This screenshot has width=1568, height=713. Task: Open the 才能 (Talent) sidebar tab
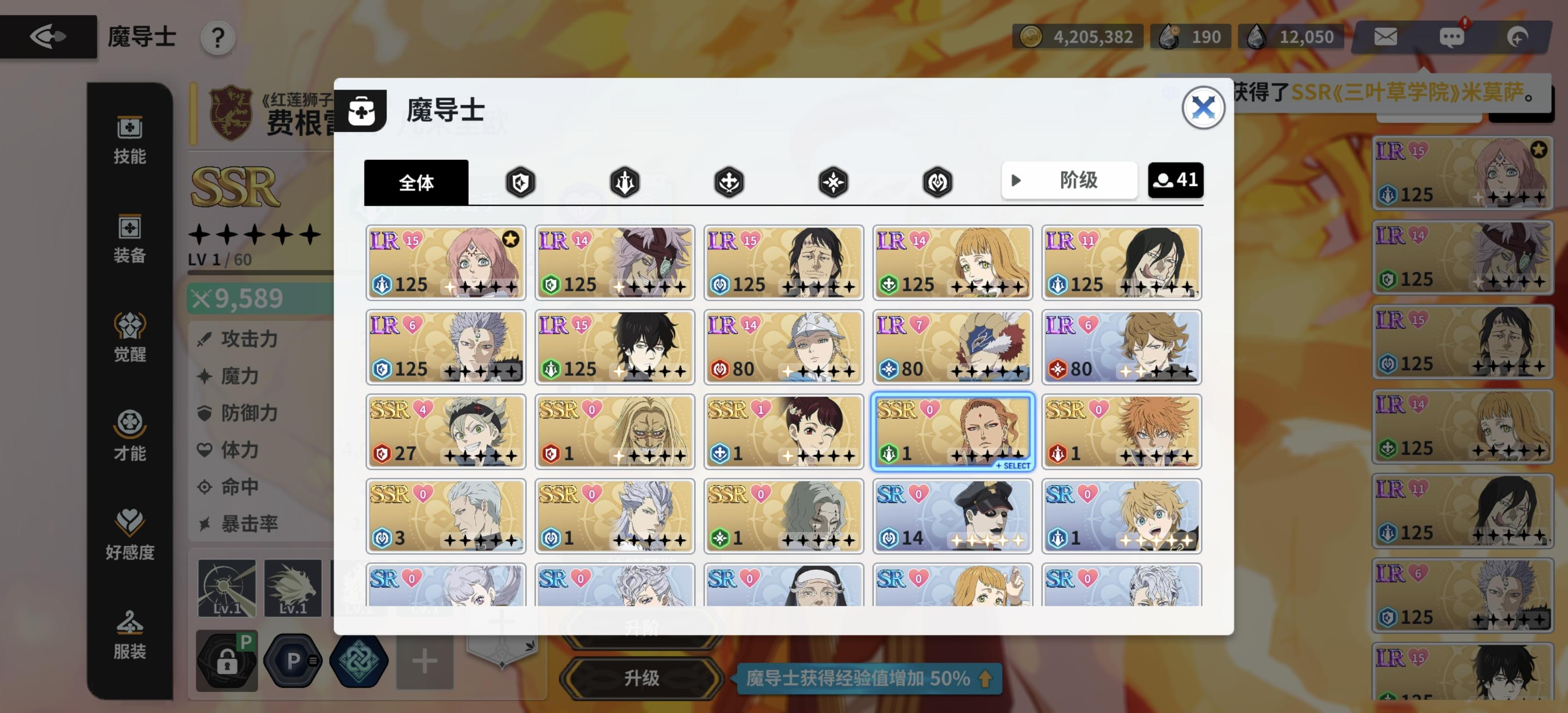point(129,435)
